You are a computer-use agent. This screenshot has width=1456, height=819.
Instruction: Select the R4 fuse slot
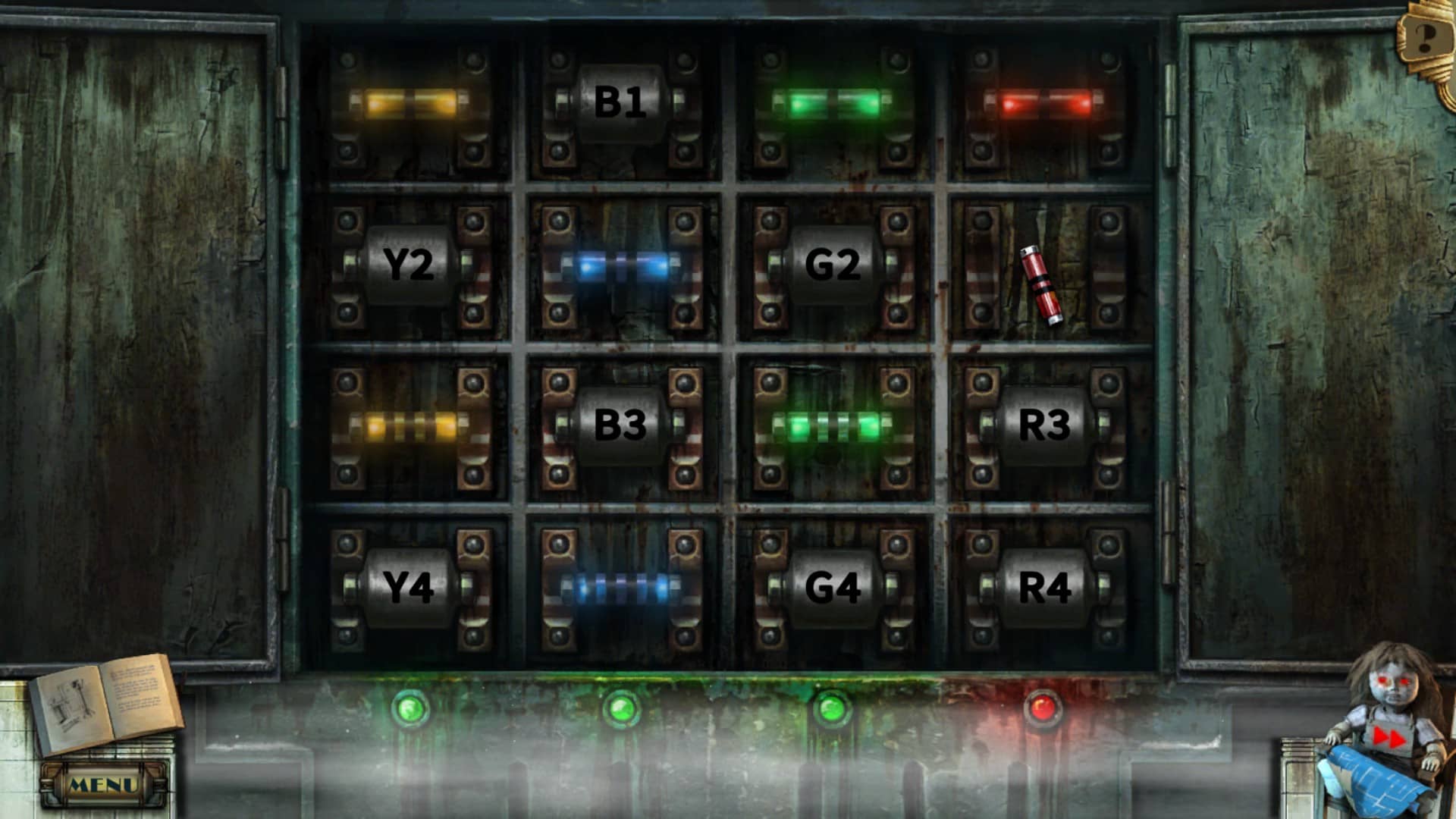tap(1043, 587)
